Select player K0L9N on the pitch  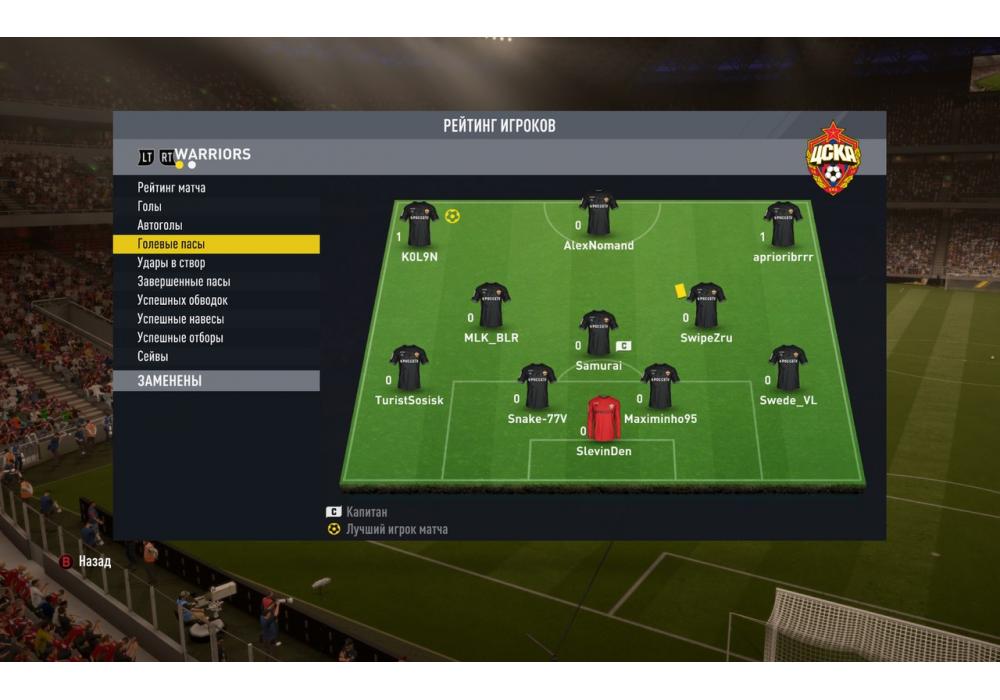419,224
